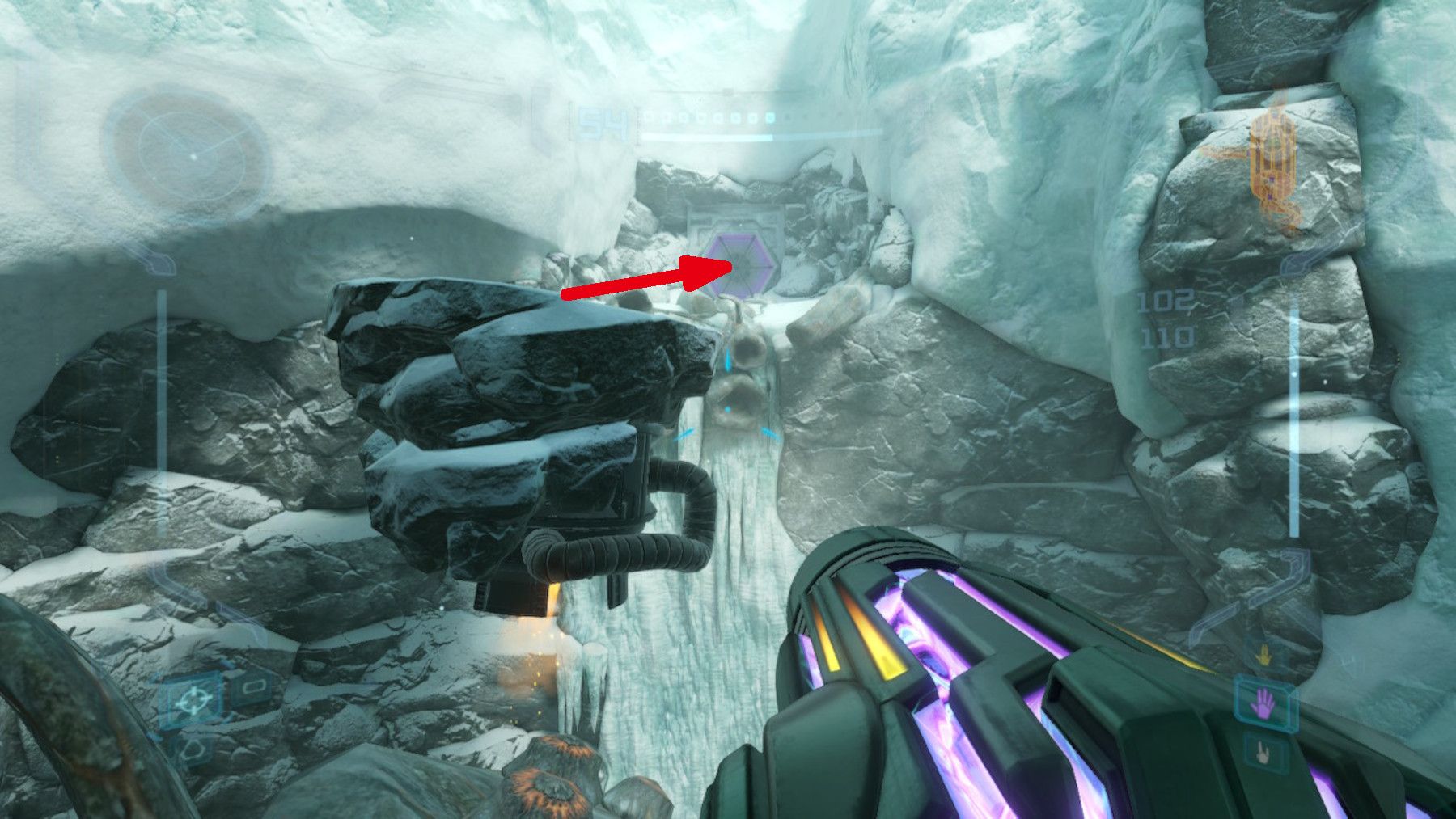1456x819 pixels.
Task: Click the scan visor icon beside the crosshair
Action: (255, 685)
